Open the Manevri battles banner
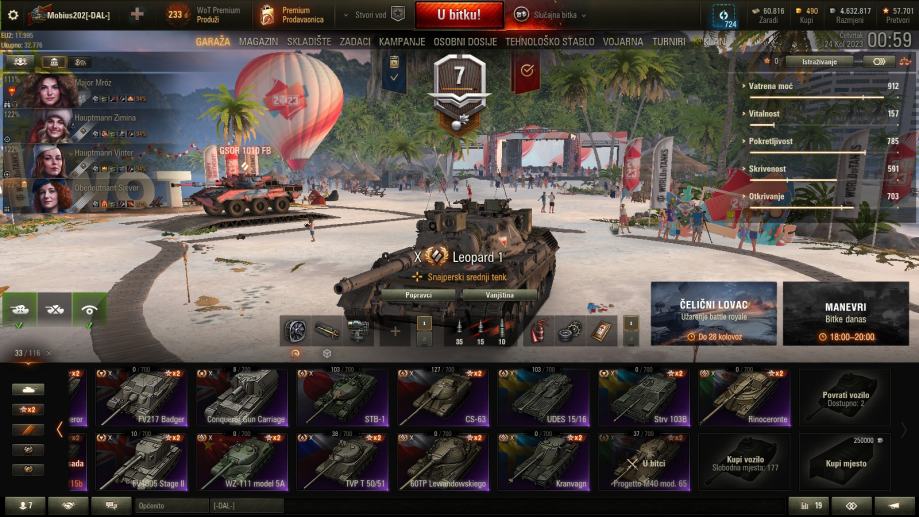 click(845, 313)
